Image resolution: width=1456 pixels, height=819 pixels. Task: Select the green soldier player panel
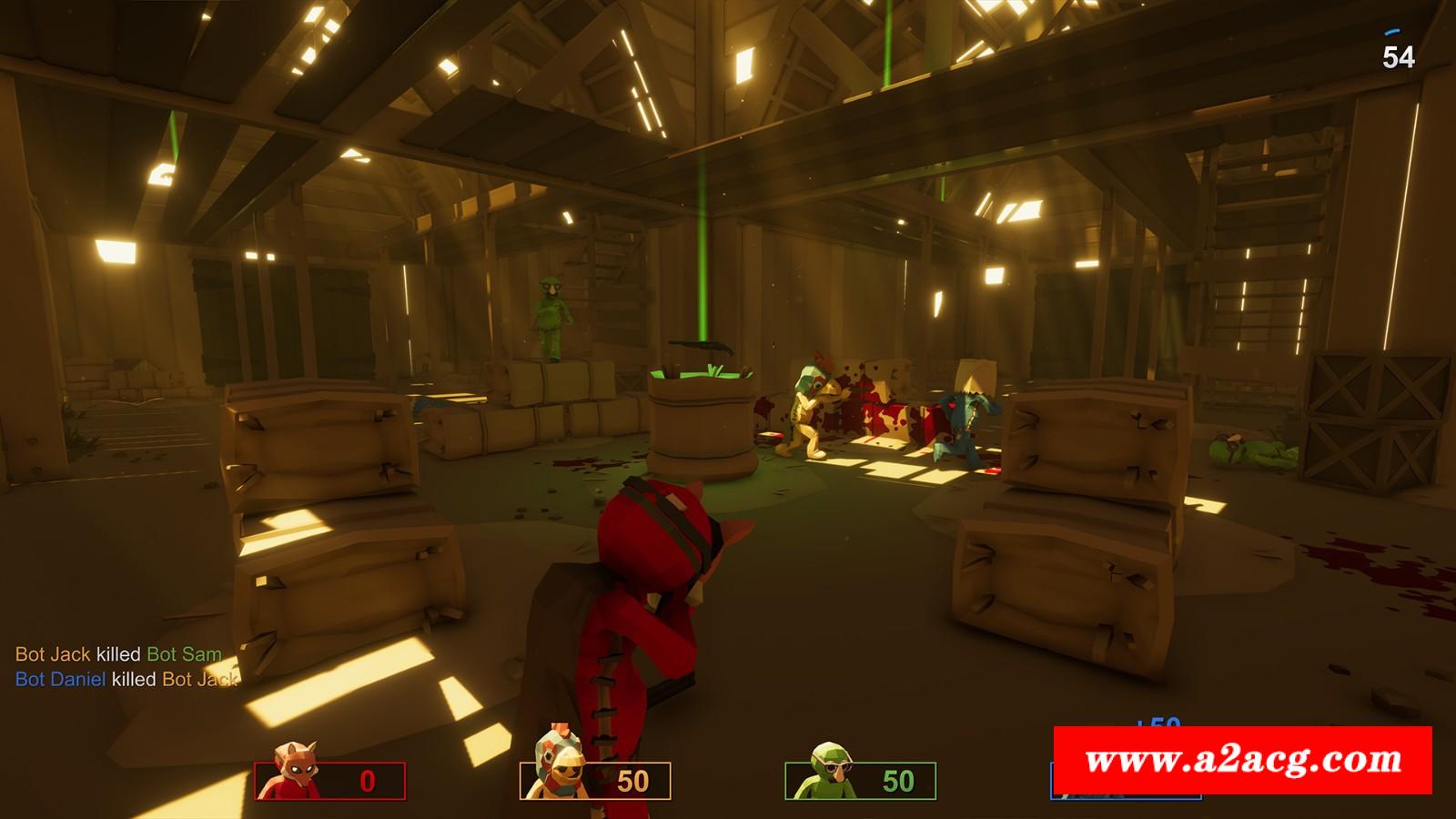pyautogui.click(x=860, y=780)
